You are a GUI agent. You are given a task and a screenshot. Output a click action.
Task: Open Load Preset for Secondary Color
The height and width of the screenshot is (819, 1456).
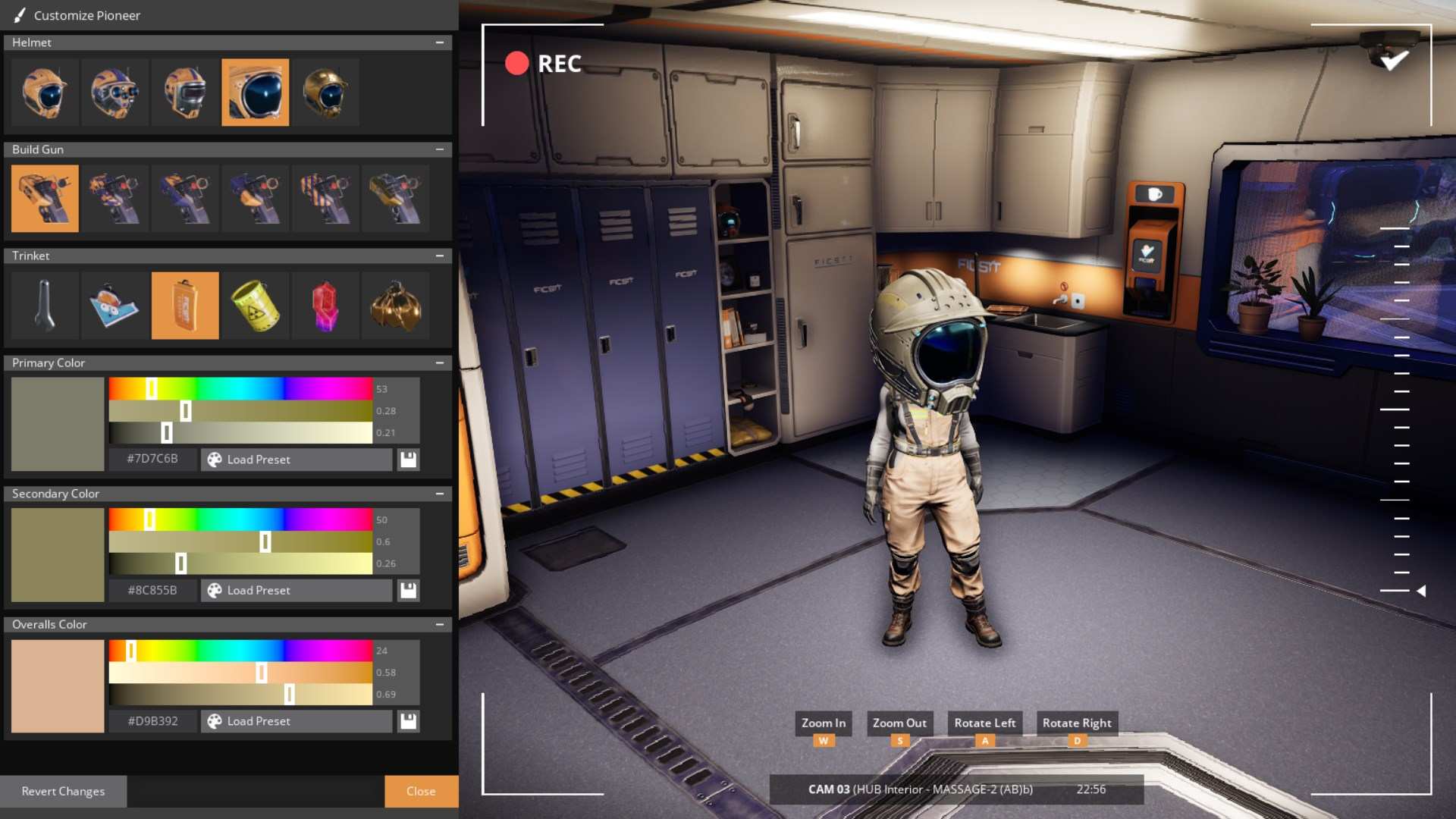pyautogui.click(x=296, y=590)
